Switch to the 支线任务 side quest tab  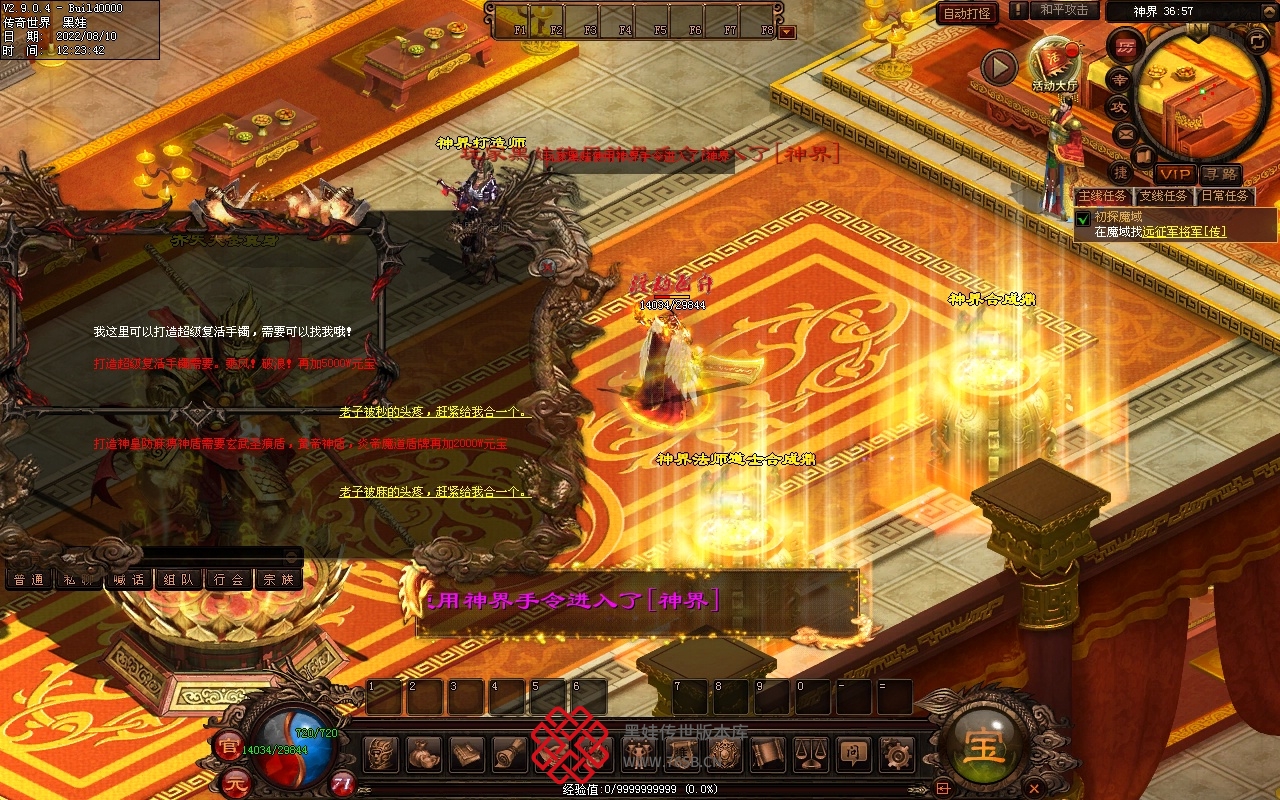[x=1163, y=196]
